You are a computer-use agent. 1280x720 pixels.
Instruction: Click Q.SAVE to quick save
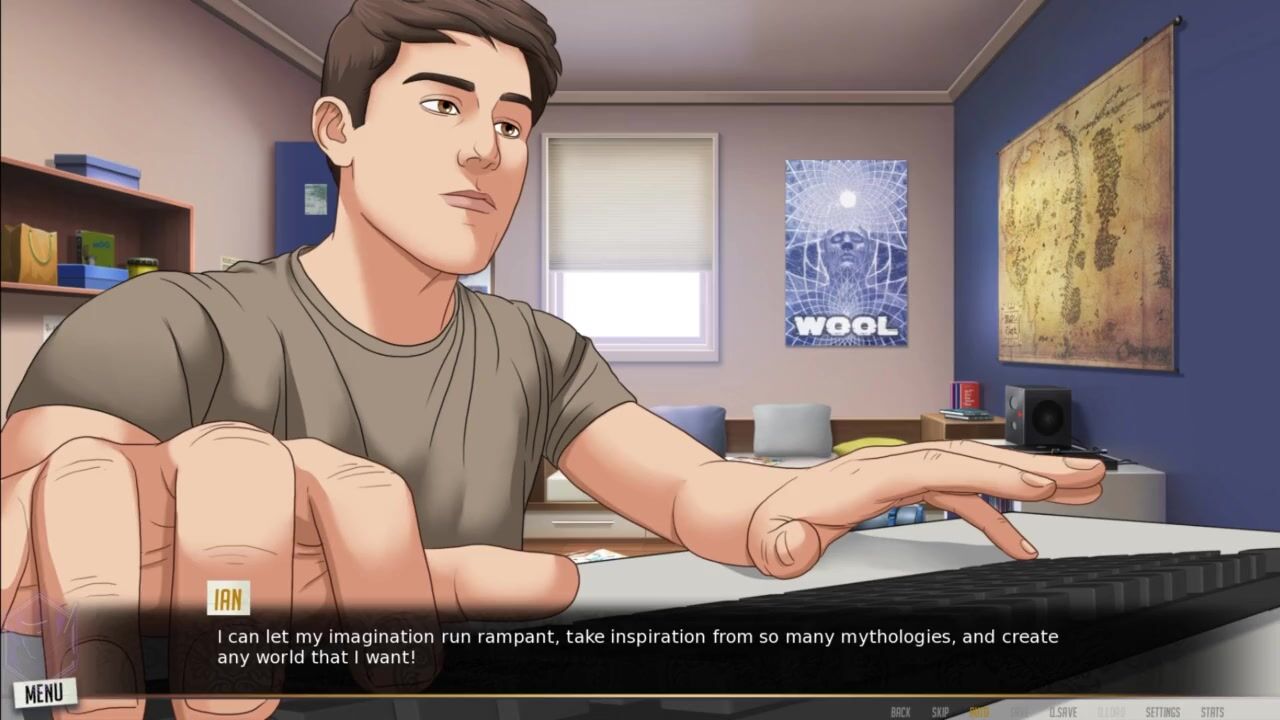click(1063, 712)
